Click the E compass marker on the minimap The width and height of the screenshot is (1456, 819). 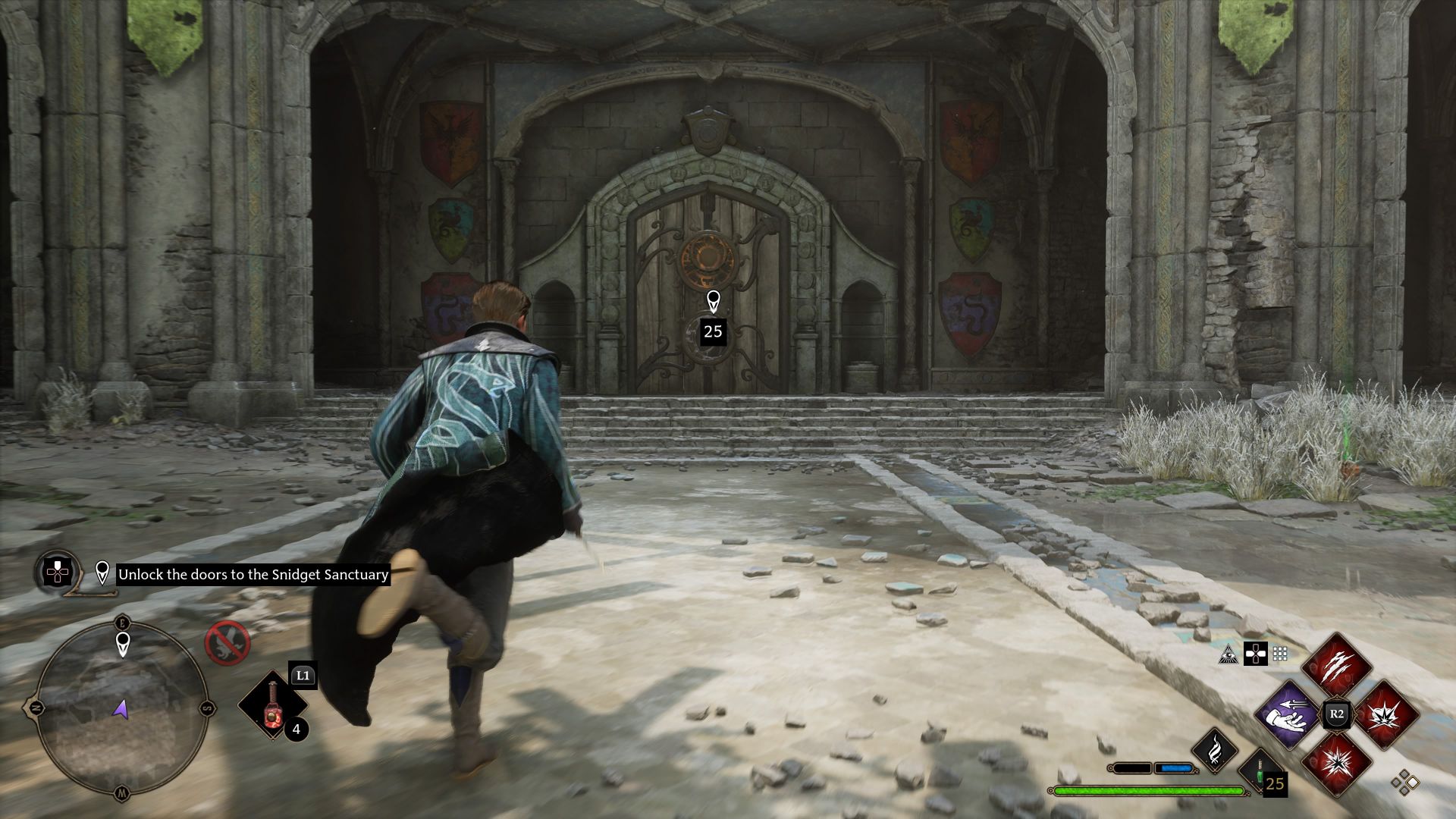click(121, 623)
